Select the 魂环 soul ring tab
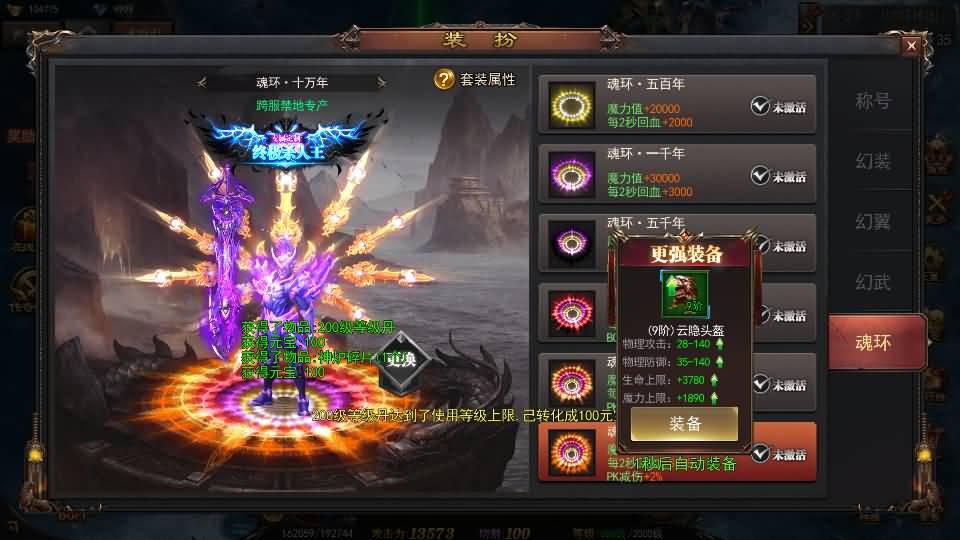Image resolution: width=960 pixels, height=540 pixels. 872,342
